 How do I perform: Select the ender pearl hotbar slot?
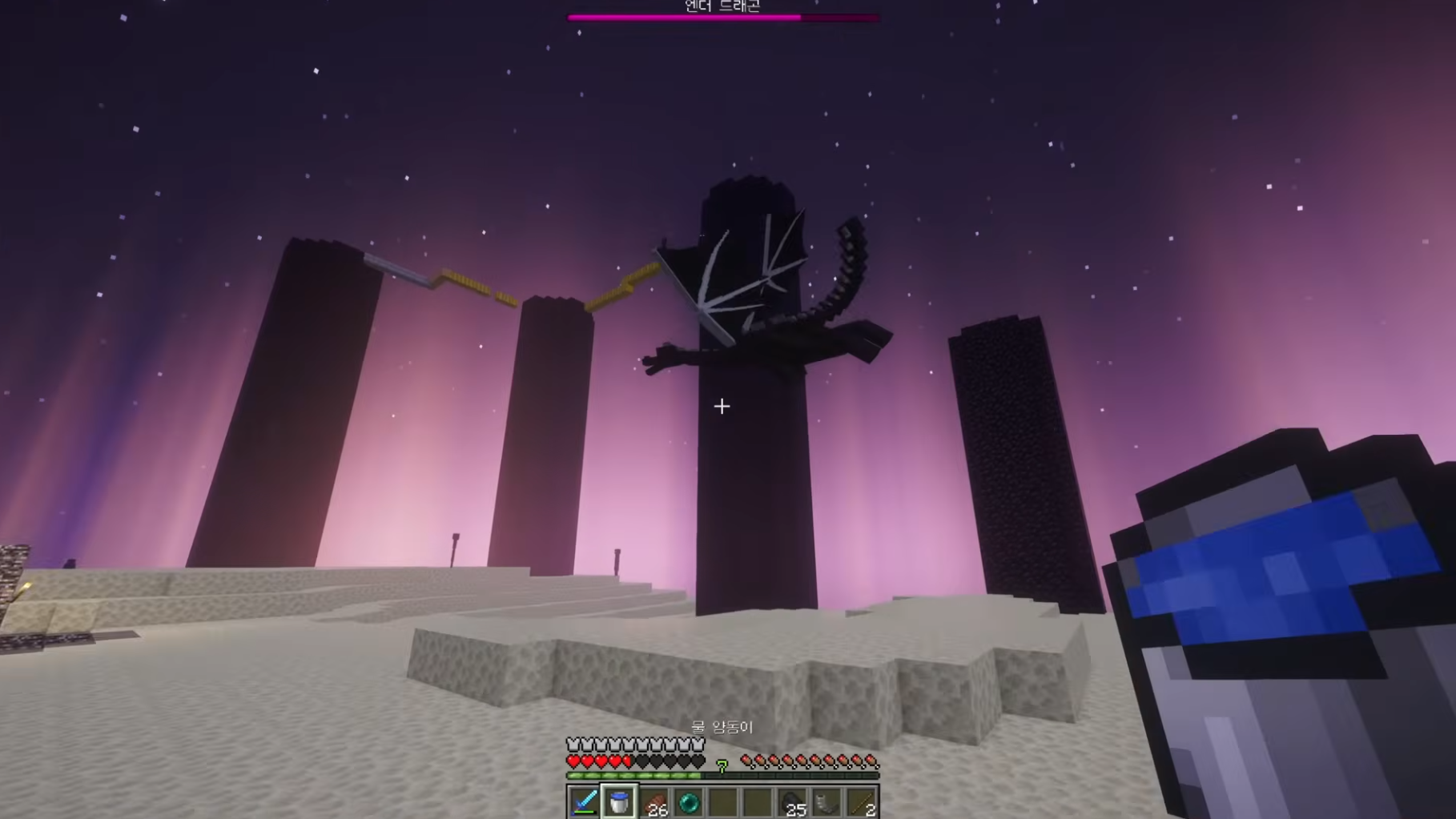689,801
